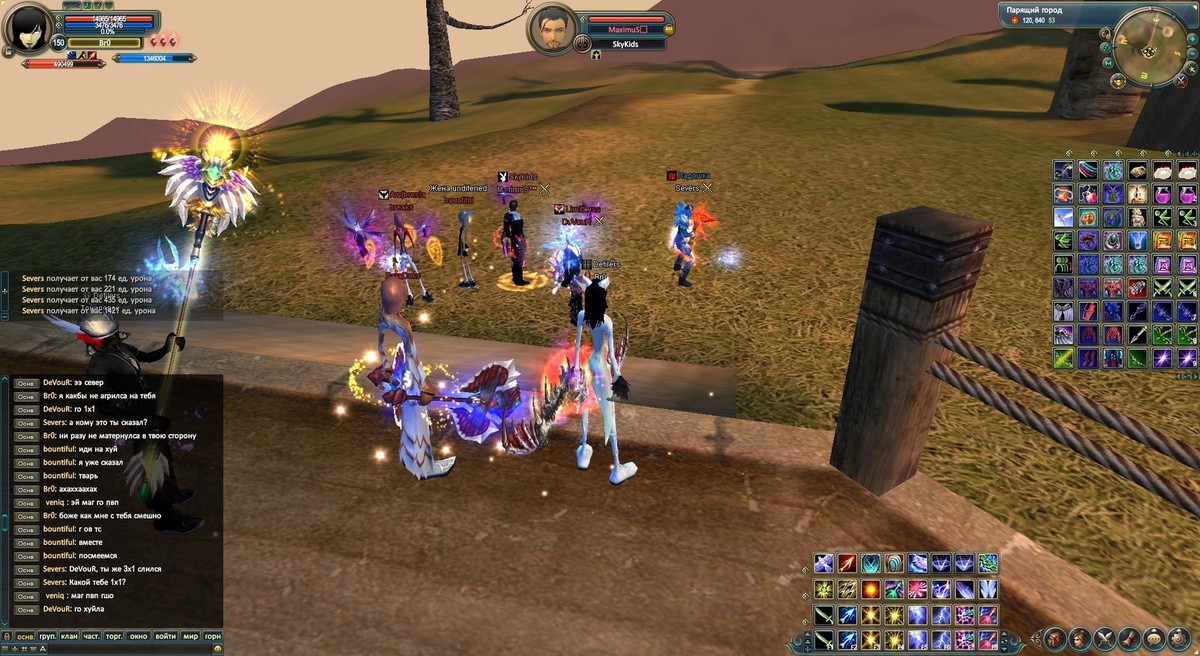The height and width of the screenshot is (656, 1200).
Task: Select the 'торг.' trade chat tab
Action: [x=115, y=637]
